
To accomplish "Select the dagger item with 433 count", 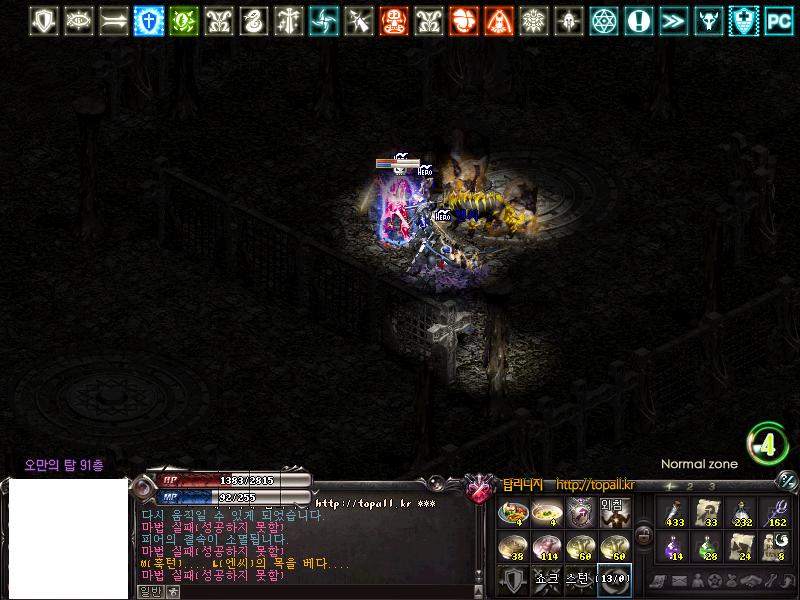I will click(672, 512).
